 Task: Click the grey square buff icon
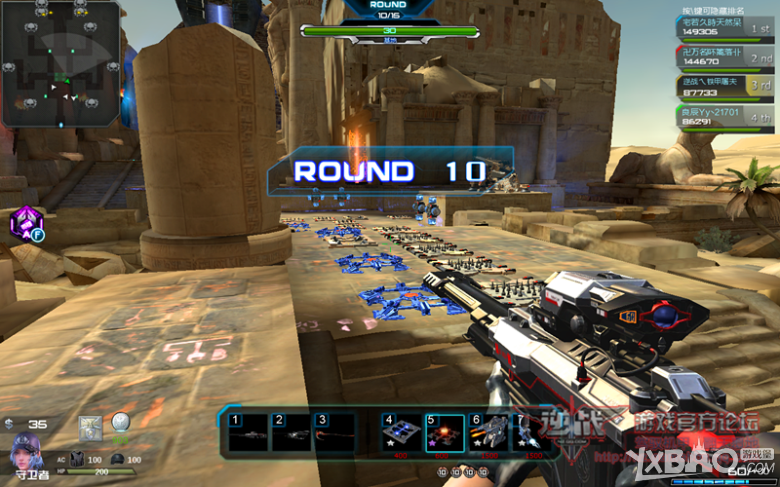pyautogui.click(x=90, y=426)
